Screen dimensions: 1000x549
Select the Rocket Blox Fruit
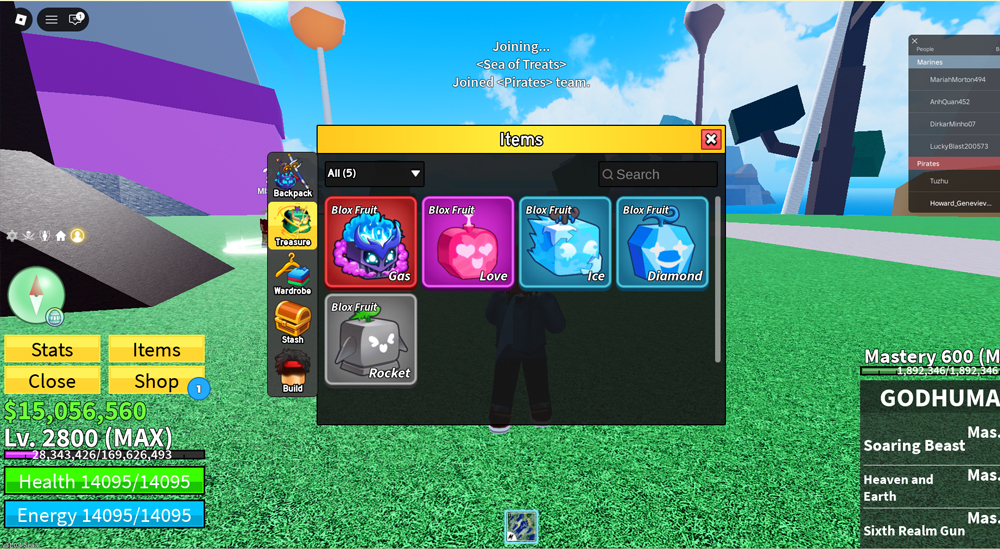coord(371,339)
